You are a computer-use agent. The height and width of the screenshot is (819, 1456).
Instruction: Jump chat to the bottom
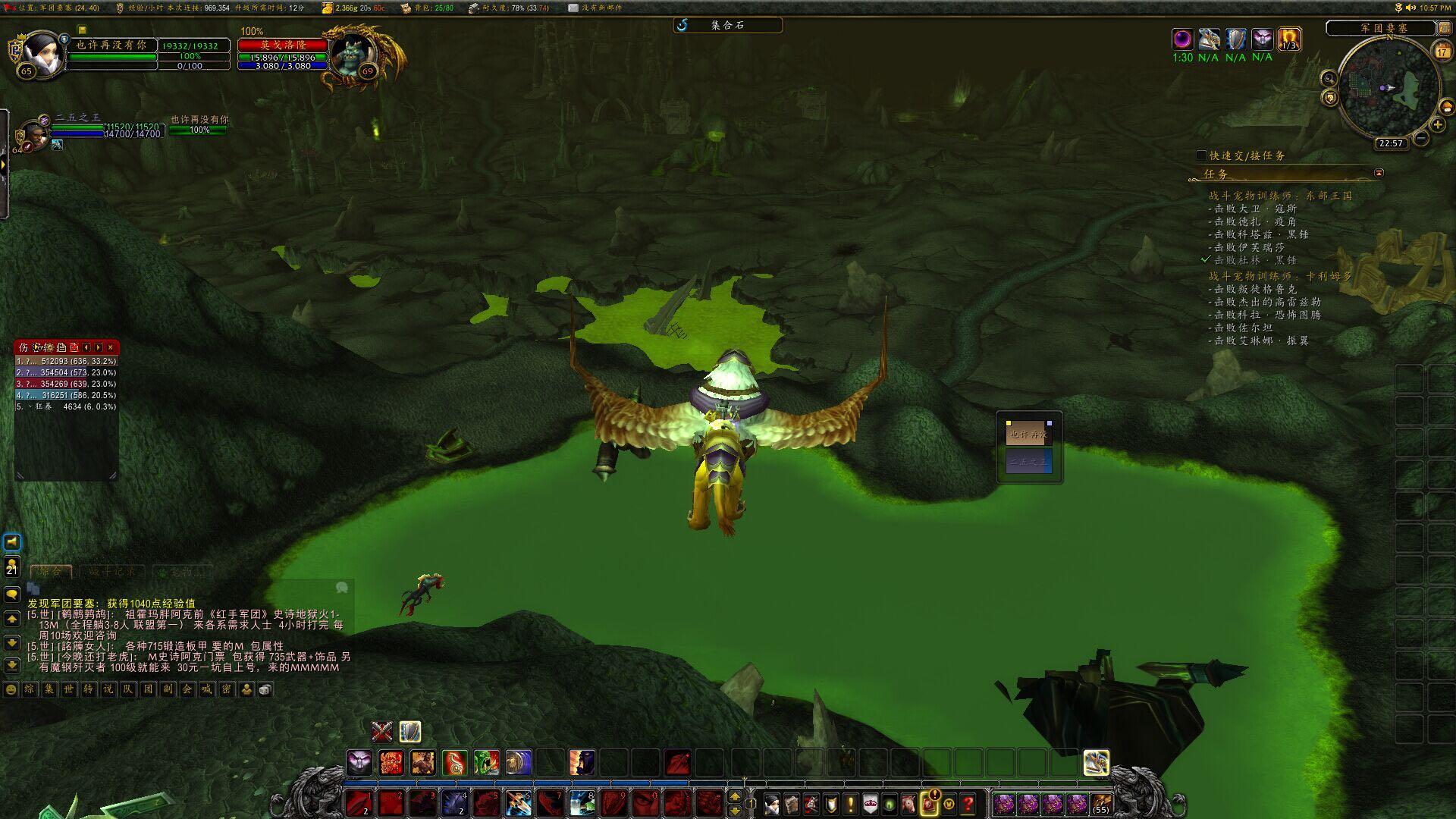[x=12, y=665]
